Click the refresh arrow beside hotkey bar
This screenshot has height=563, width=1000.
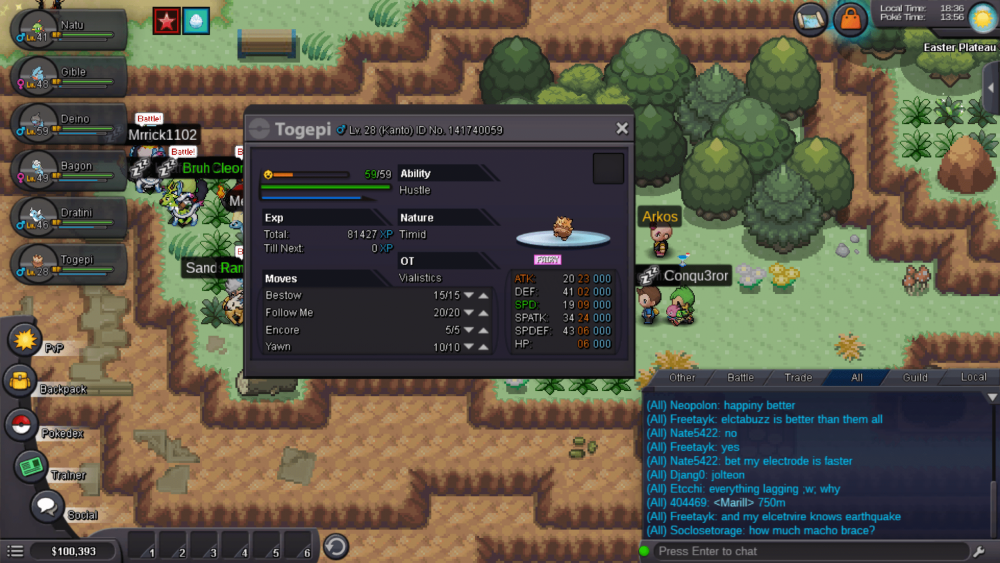click(x=336, y=546)
